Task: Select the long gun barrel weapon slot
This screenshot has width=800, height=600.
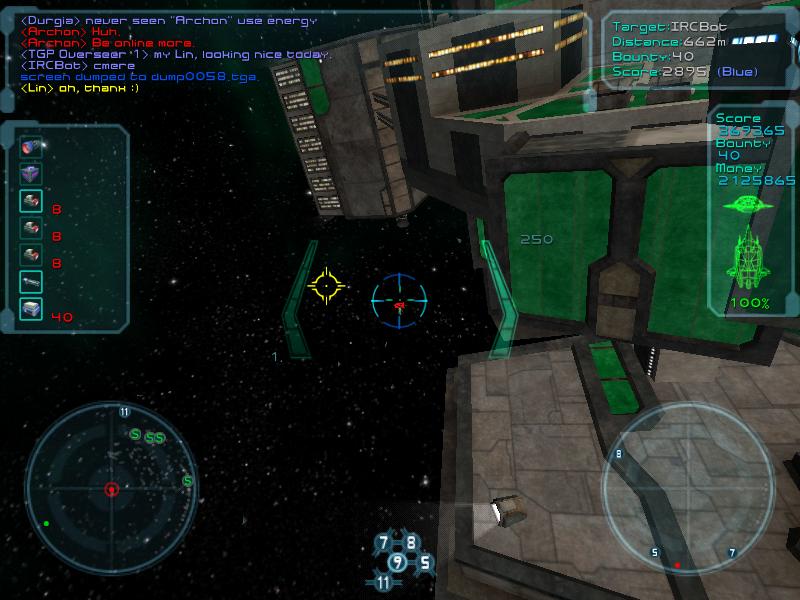Action: pos(31,283)
